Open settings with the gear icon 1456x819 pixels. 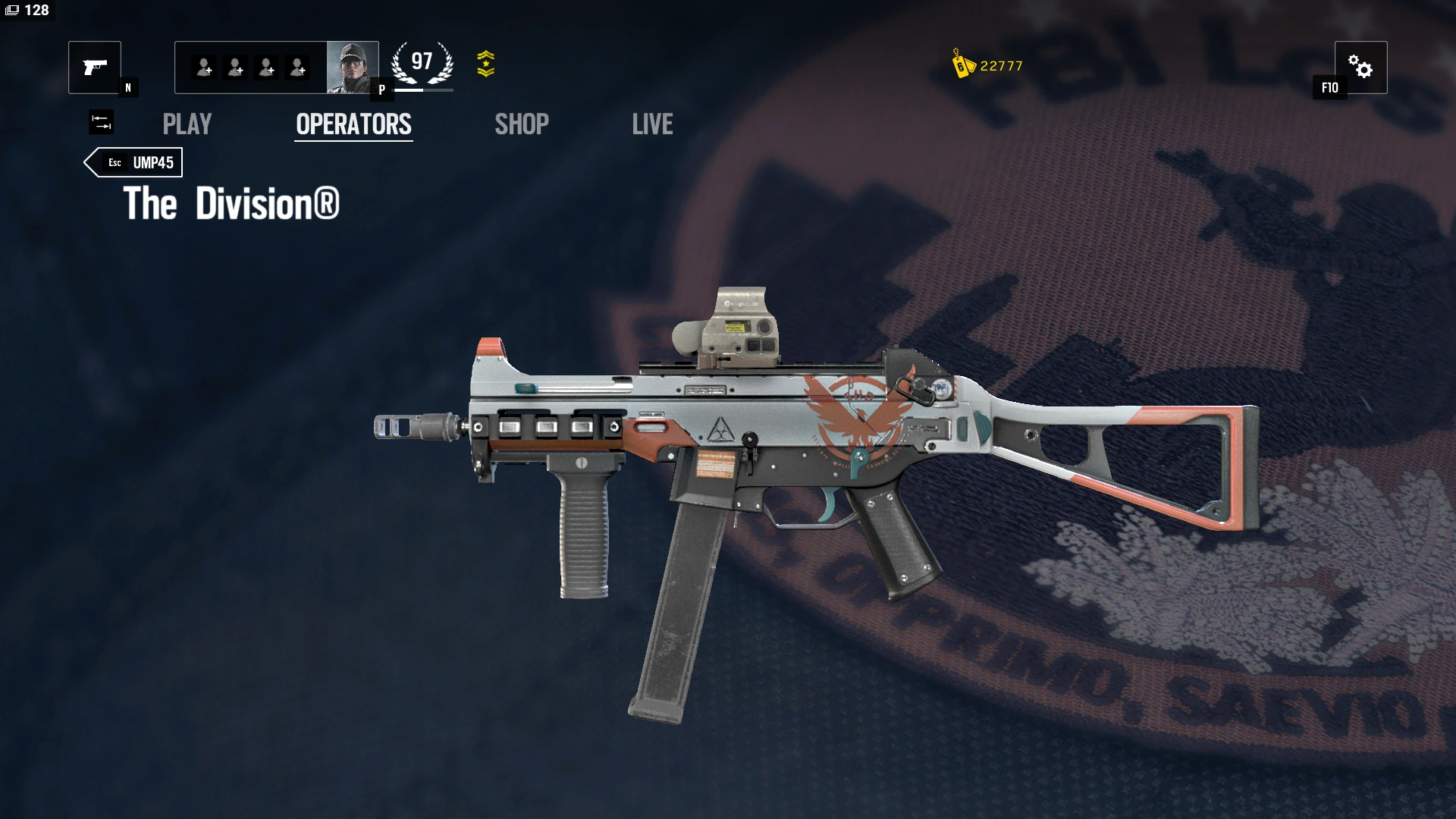pos(1362,67)
